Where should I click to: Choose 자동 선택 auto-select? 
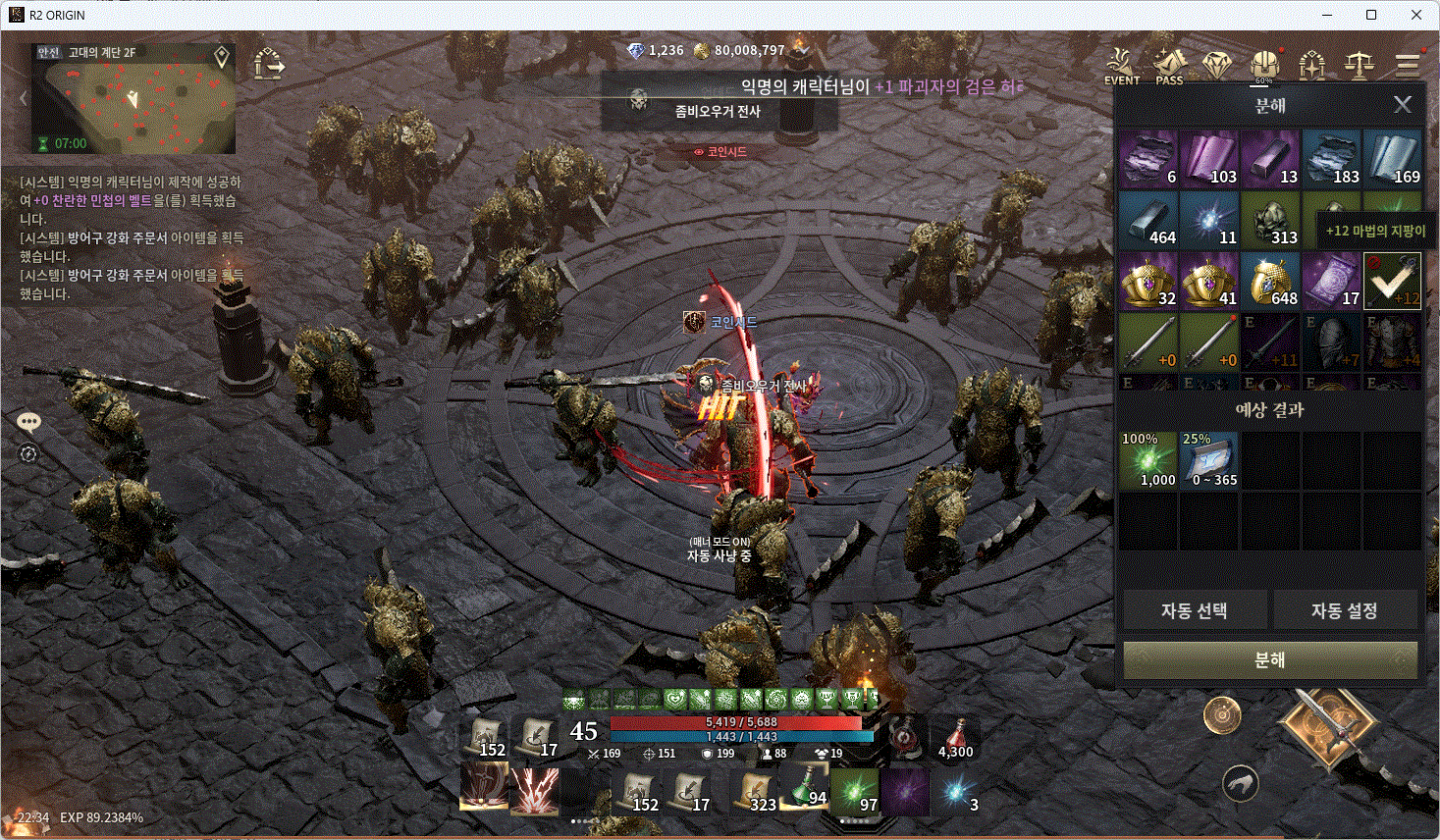1194,610
